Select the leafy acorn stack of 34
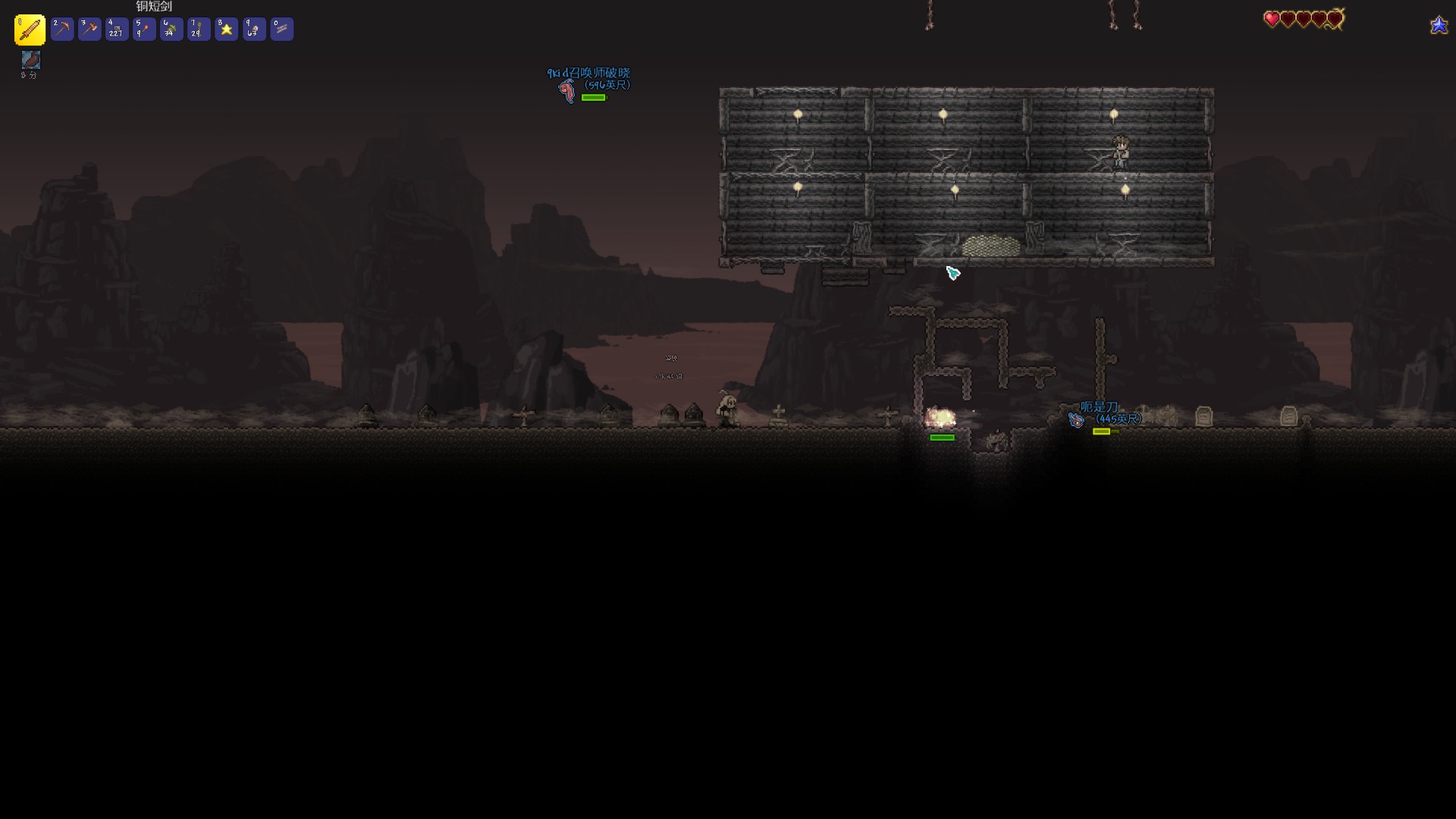1456x819 pixels. [171, 30]
